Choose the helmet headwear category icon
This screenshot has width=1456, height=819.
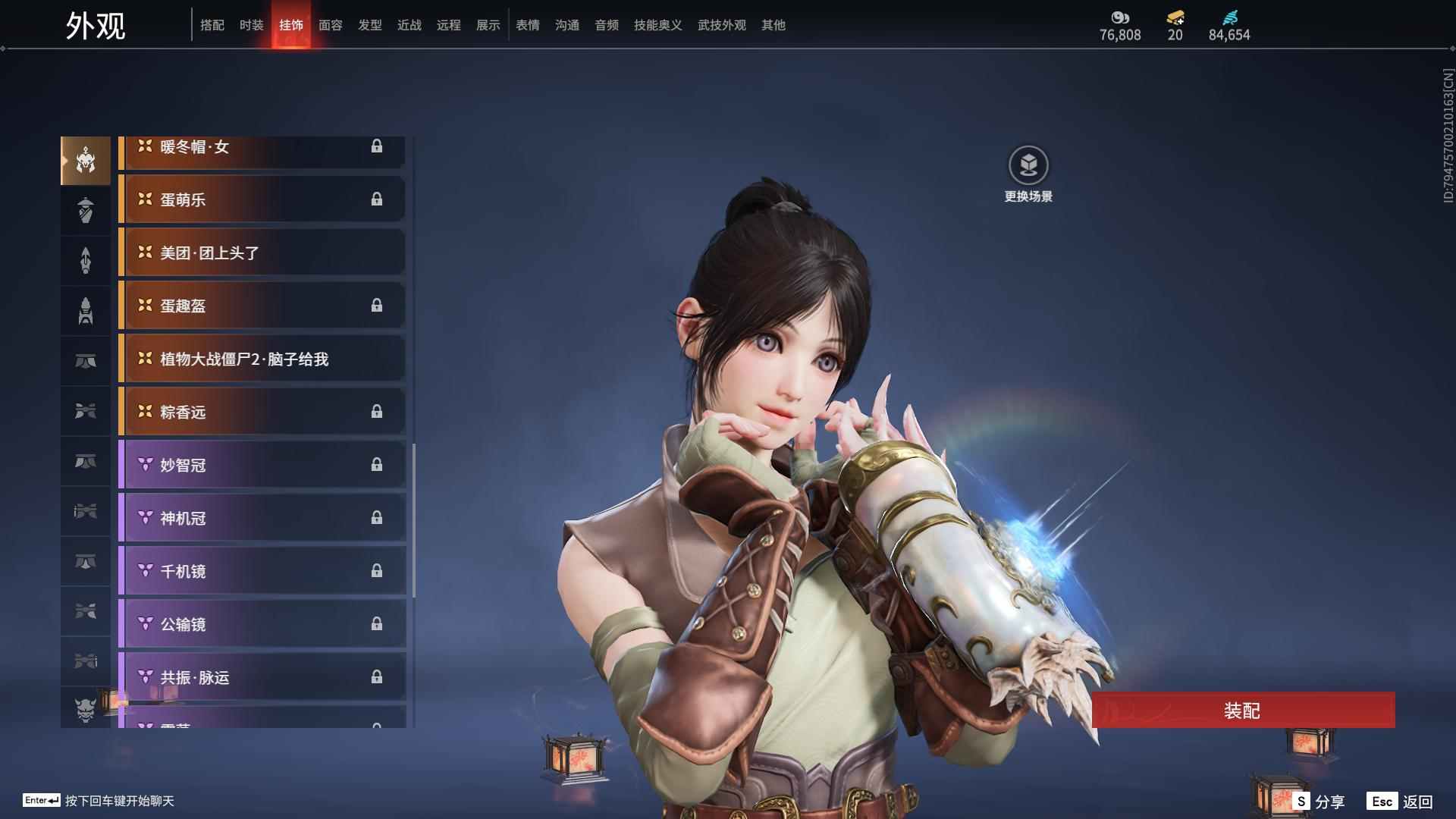click(x=86, y=161)
